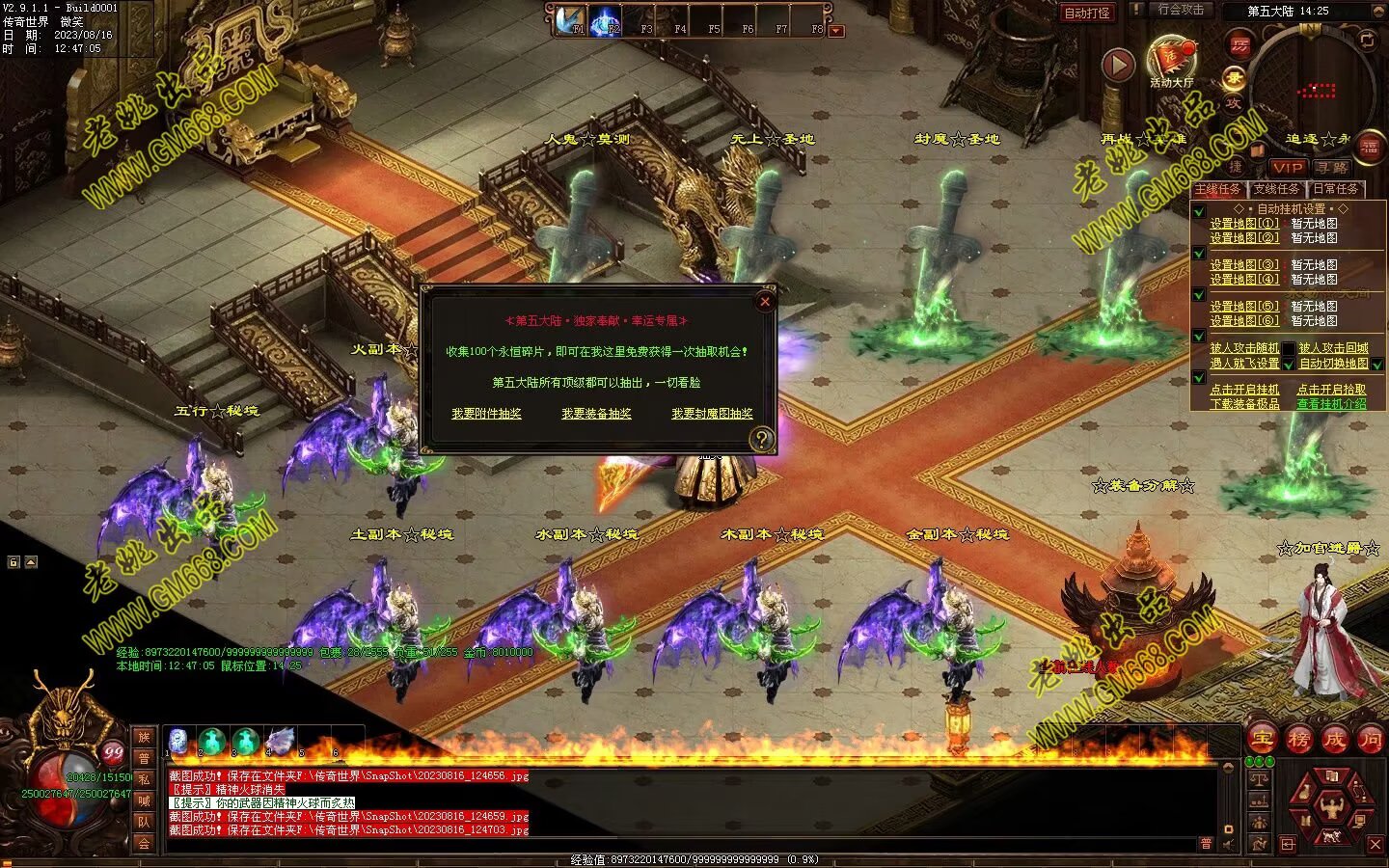
Task: Open the 活动大厅 activity hall icon
Action: 1171,61
